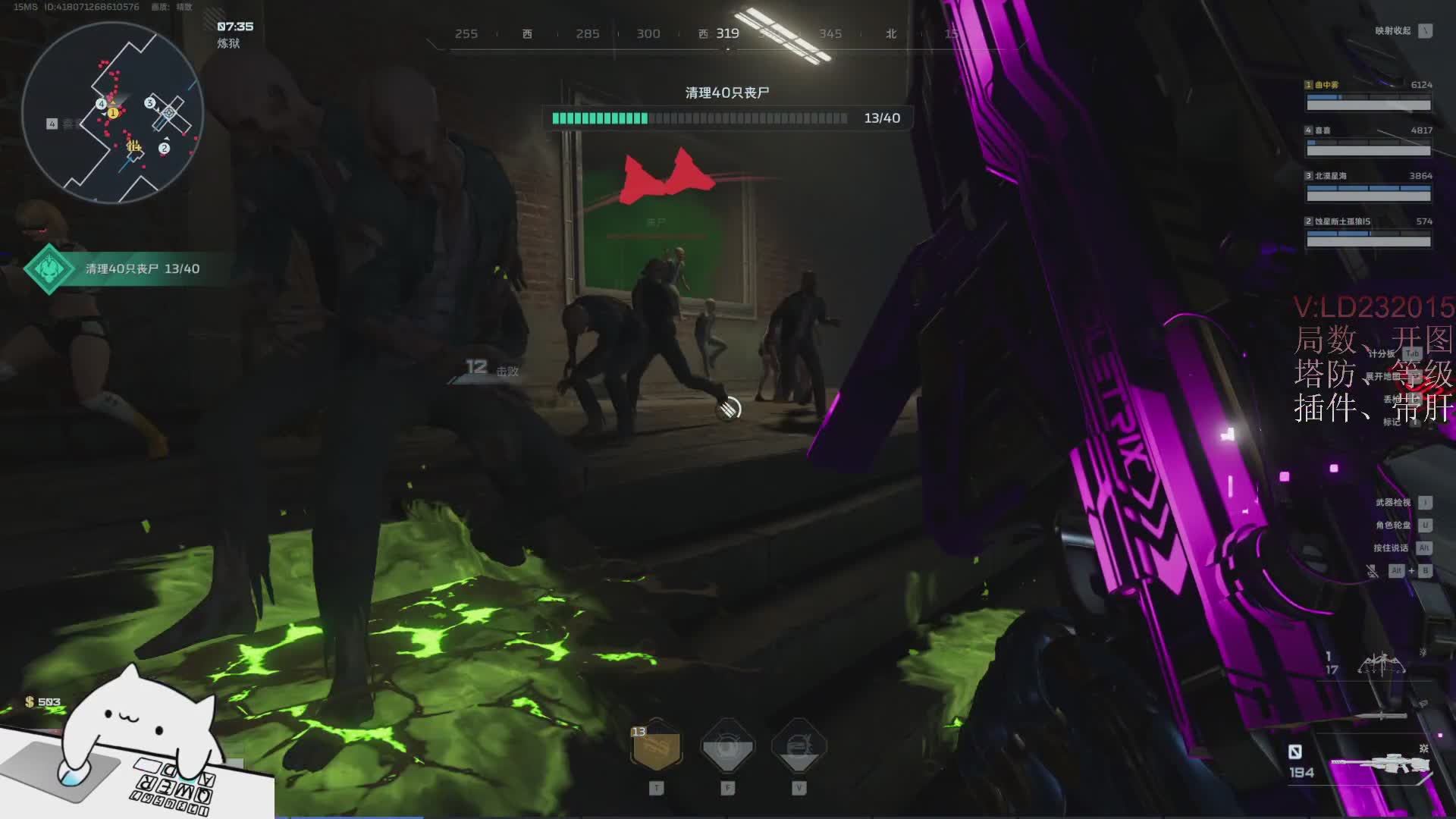1456x819 pixels.
Task: Click the circular minimap
Action: [x=112, y=112]
